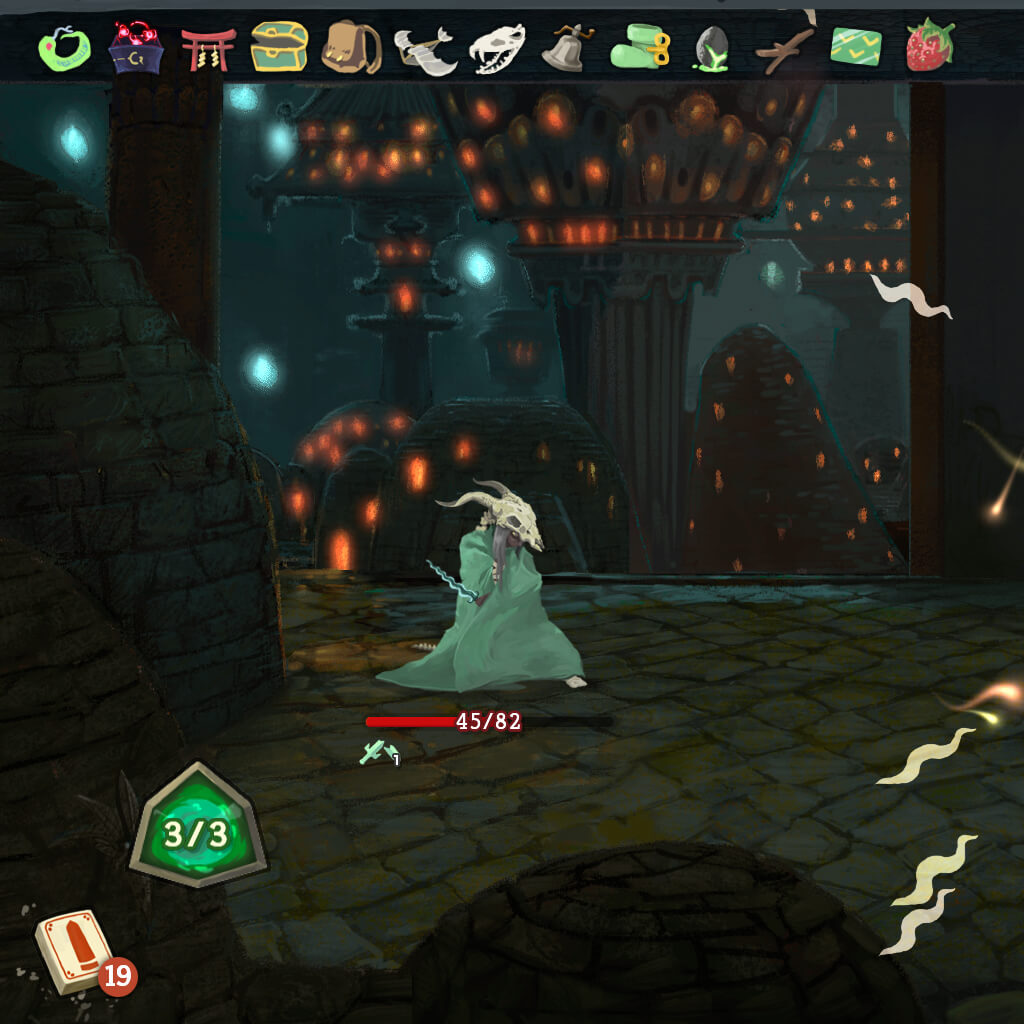Viewport: 1024px width, 1024px height.
Task: Click the green checkmark card relic
Action: pos(856,47)
